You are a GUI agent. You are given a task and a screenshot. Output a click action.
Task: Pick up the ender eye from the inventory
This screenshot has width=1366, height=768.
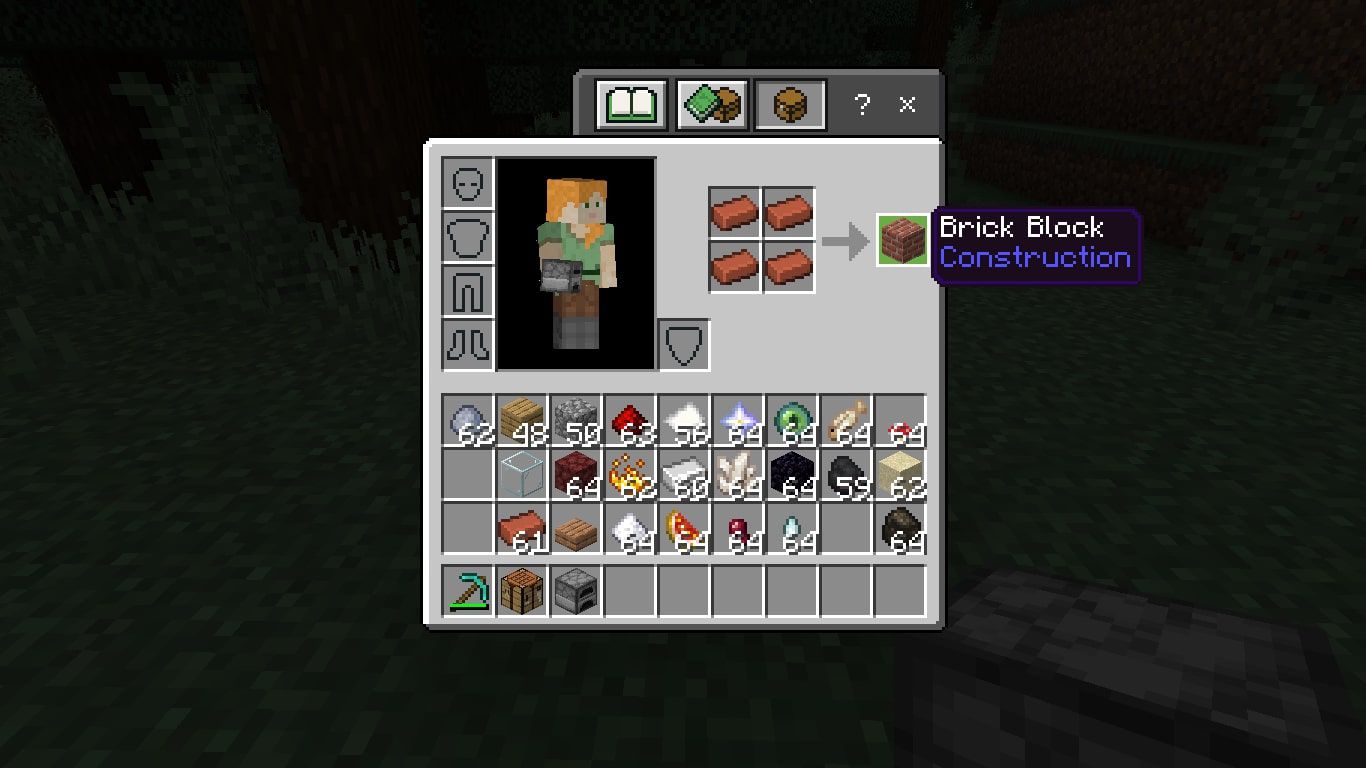coord(791,420)
